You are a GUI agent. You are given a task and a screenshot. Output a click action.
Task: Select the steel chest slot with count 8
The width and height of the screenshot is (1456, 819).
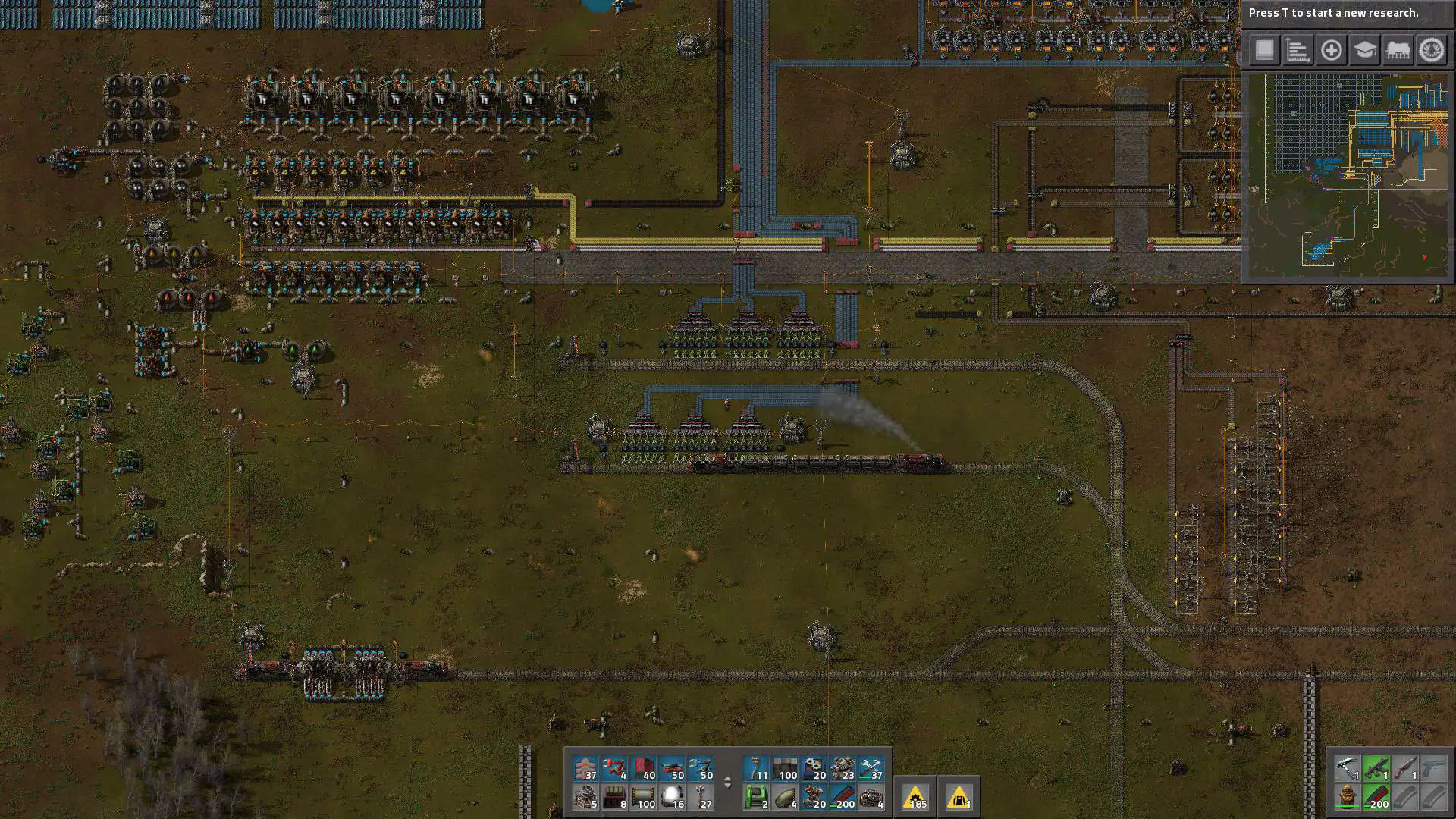coord(614,797)
